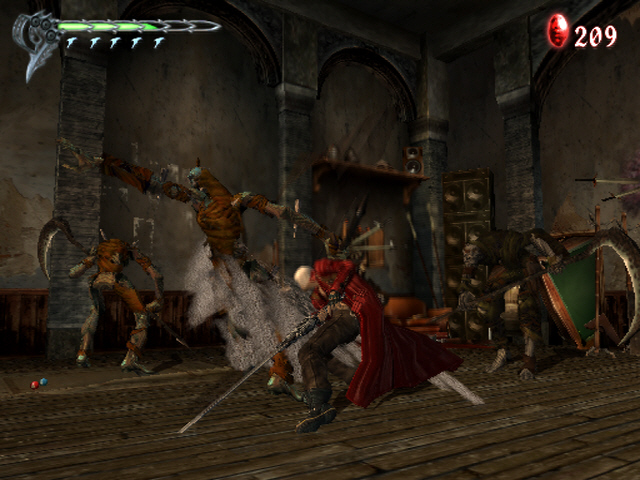Click the silver emblem beside the vitality gauge

(x=34, y=40)
